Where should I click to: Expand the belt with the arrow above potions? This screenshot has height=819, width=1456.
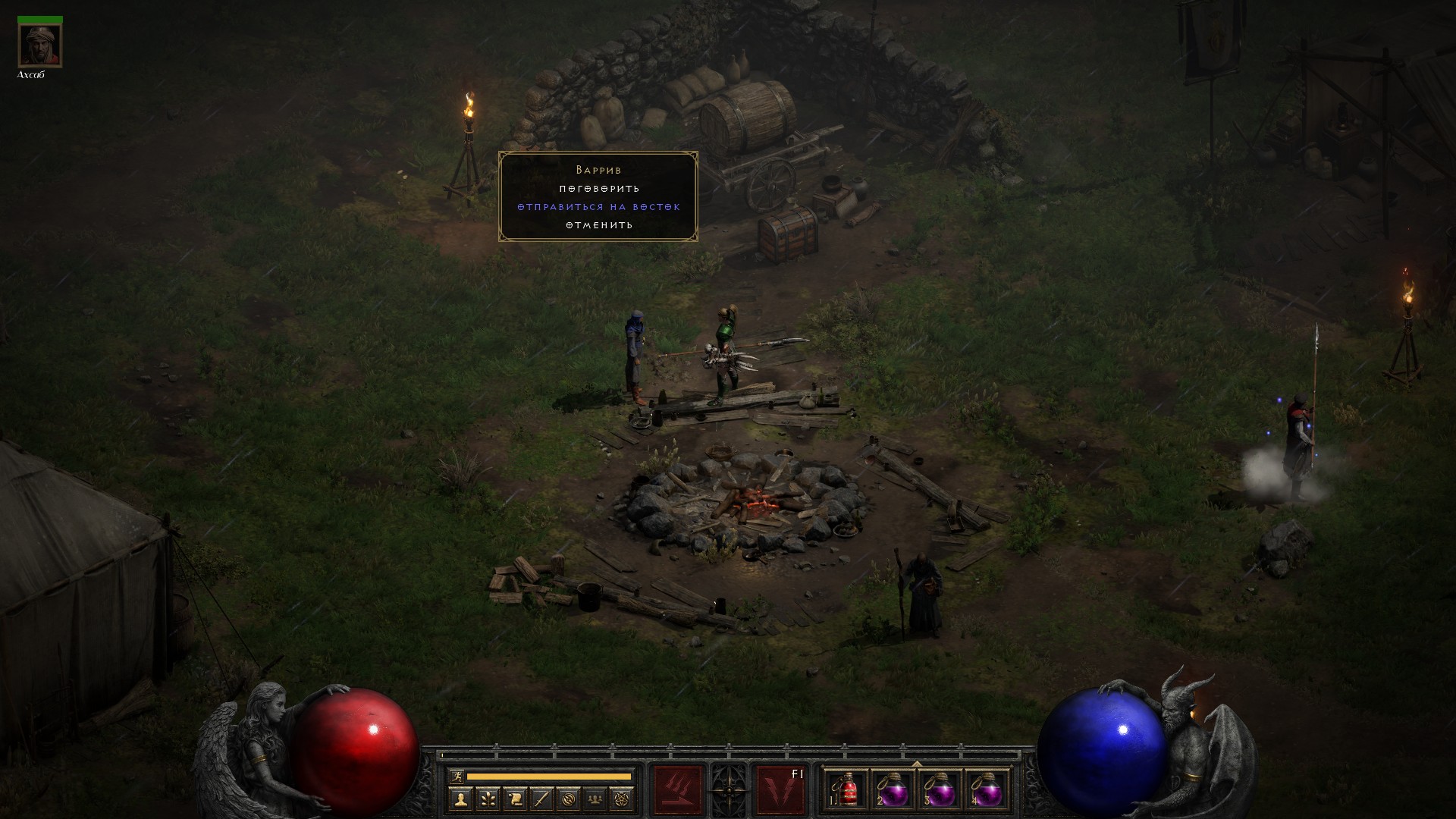[x=917, y=764]
